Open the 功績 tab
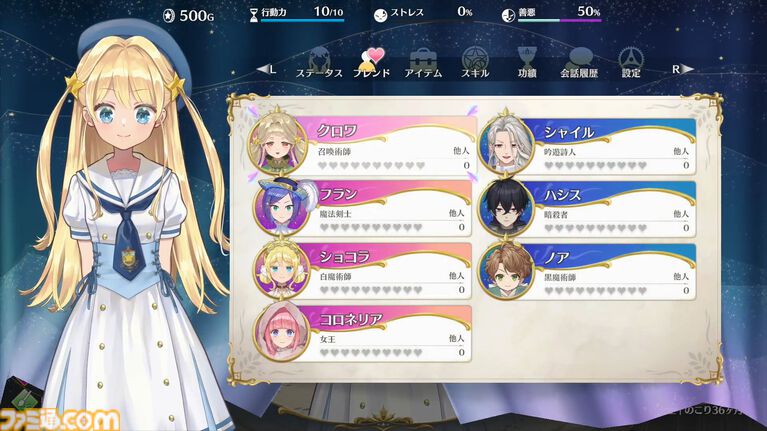The image size is (767, 431). (x=527, y=64)
